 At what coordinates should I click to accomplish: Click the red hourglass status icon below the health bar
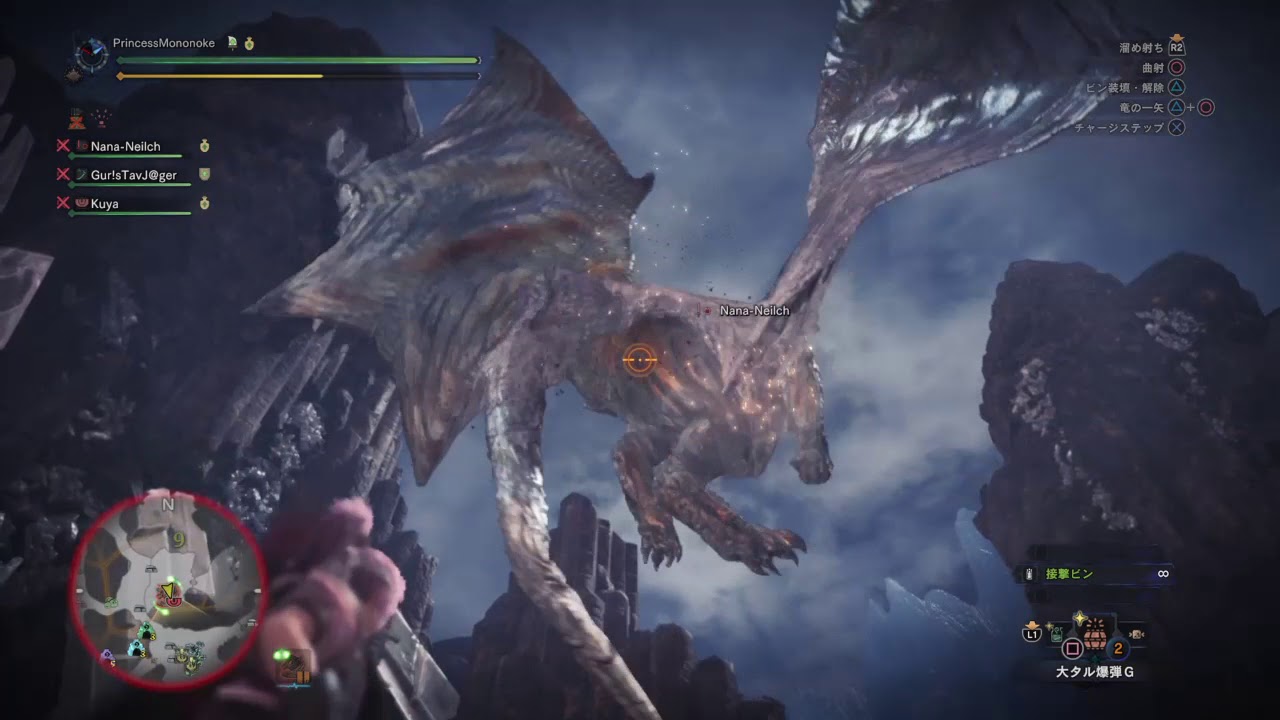coord(75,119)
